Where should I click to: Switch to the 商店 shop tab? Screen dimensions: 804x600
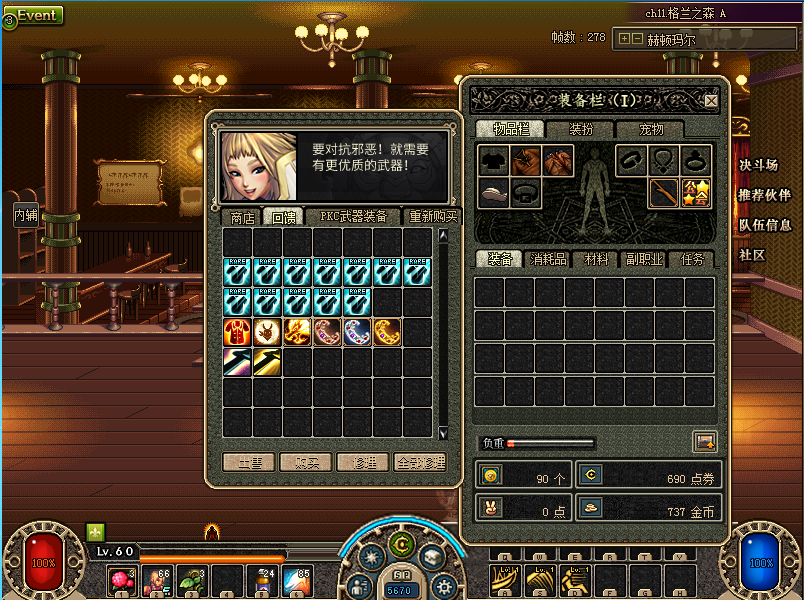tap(242, 217)
